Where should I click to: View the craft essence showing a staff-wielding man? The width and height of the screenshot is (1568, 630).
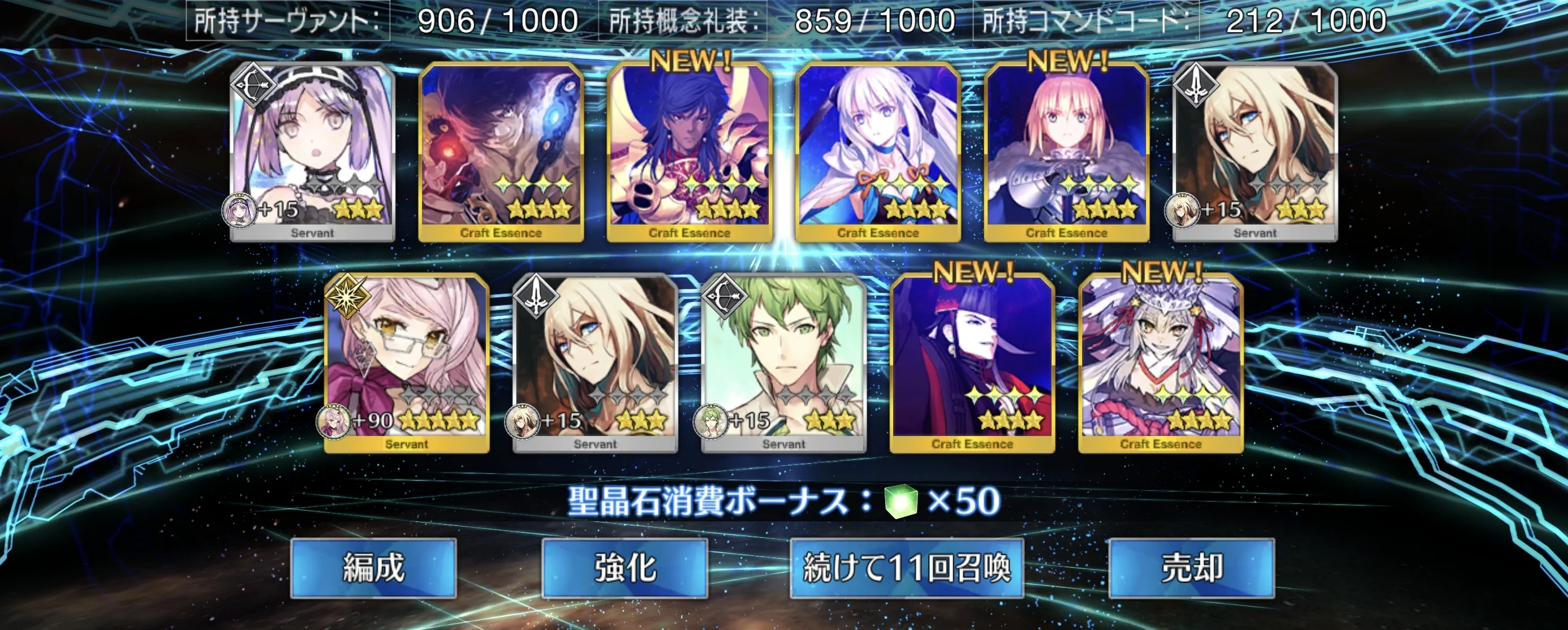pos(501,152)
